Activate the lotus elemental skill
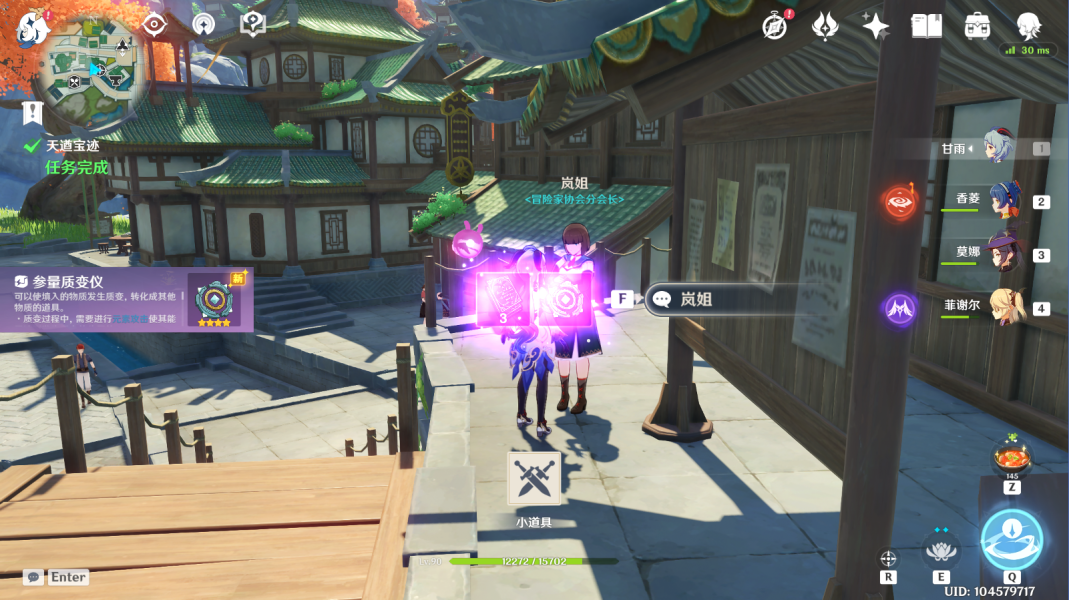The image size is (1069, 600). (x=940, y=549)
